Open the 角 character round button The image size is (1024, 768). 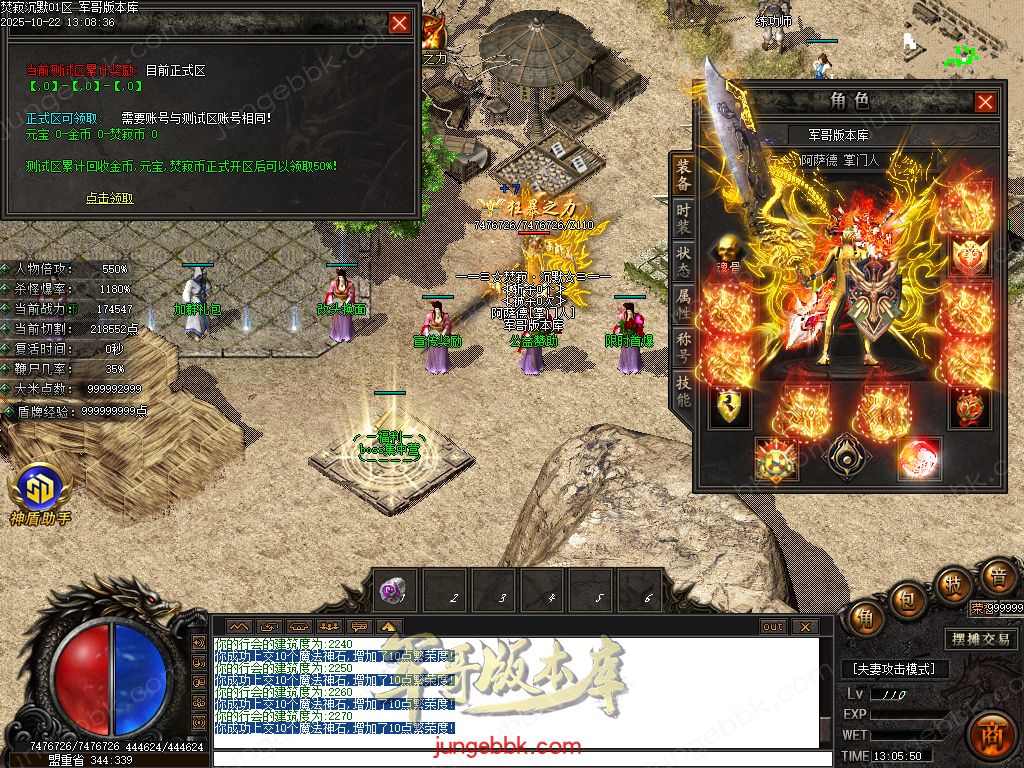point(866,618)
